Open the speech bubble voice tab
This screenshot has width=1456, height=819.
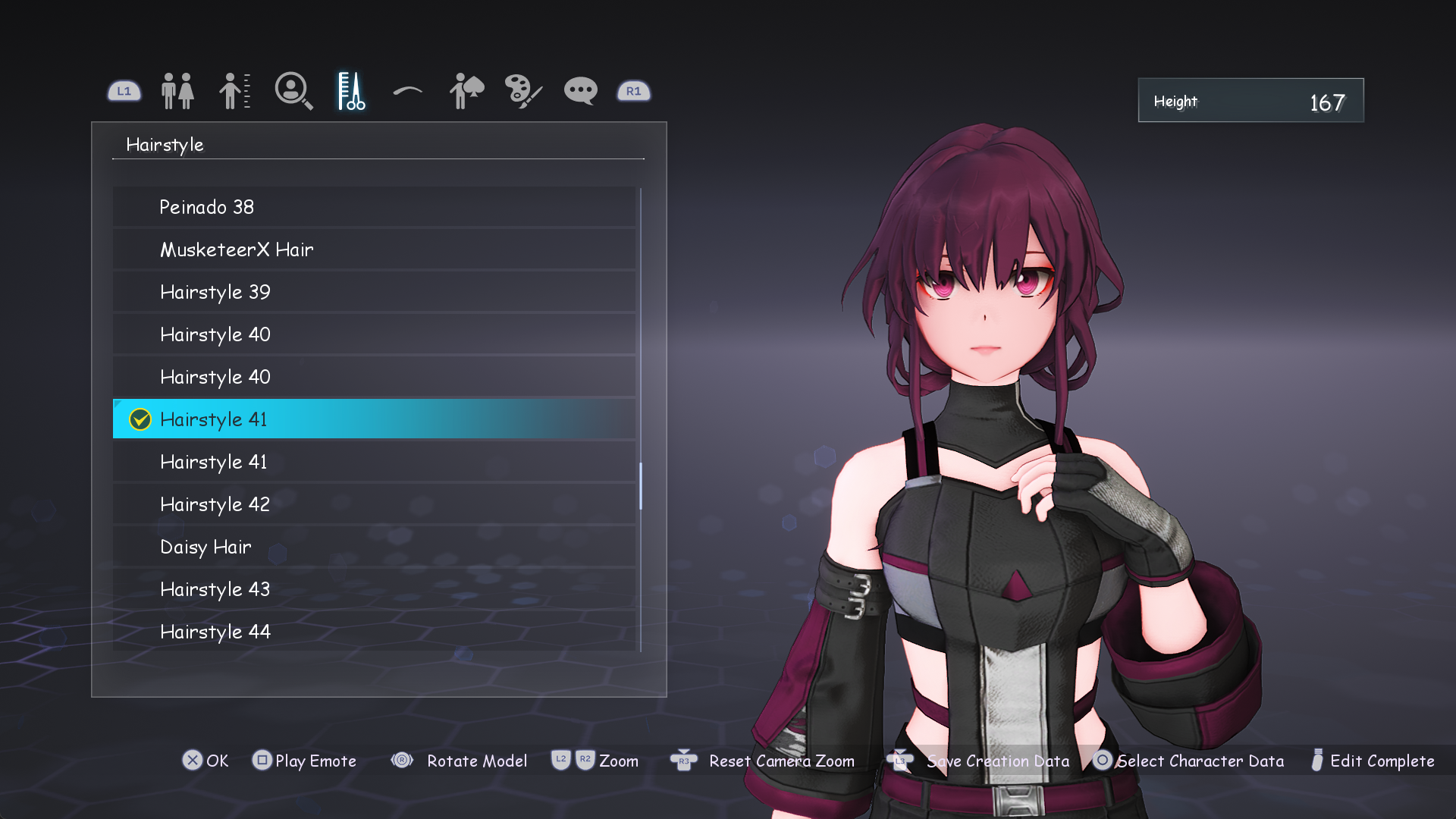click(x=581, y=91)
